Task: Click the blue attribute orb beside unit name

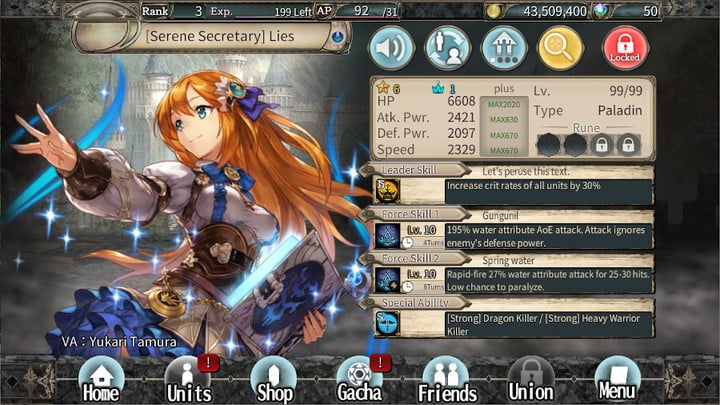Action: pos(338,38)
